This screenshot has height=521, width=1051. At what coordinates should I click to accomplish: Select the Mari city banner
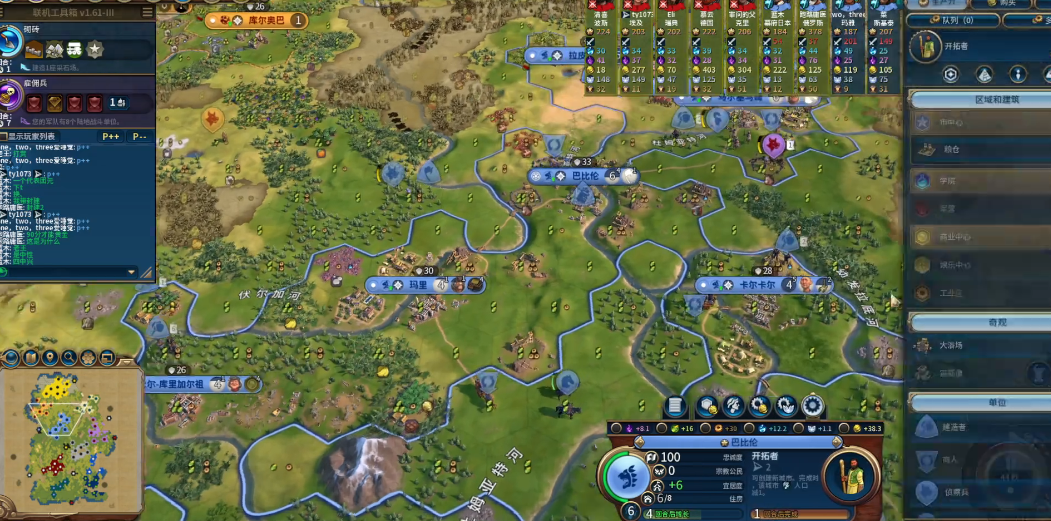pos(418,285)
